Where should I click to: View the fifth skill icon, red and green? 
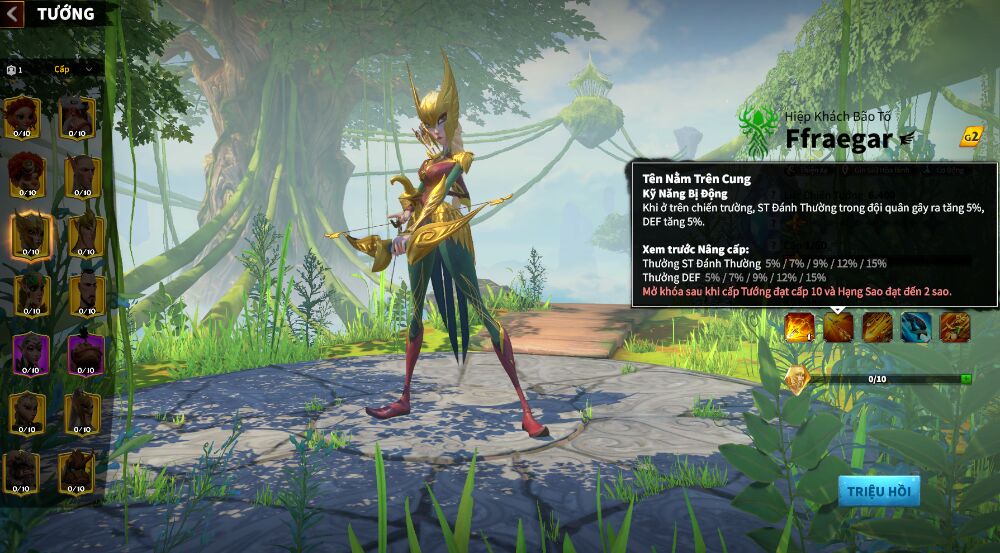point(954,327)
